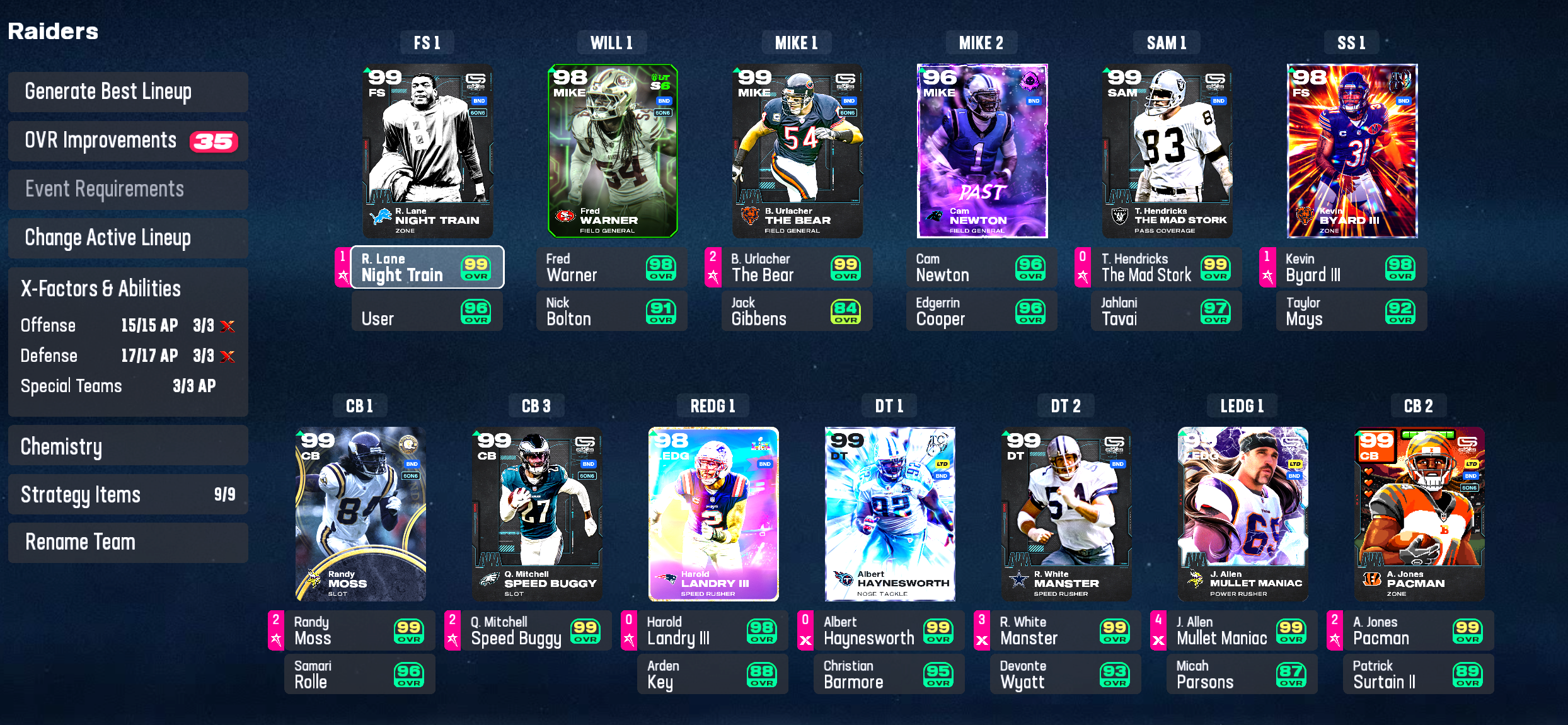This screenshot has width=1568, height=725.
Task: Choose A. Jones Pacman card
Action: tap(1419, 514)
